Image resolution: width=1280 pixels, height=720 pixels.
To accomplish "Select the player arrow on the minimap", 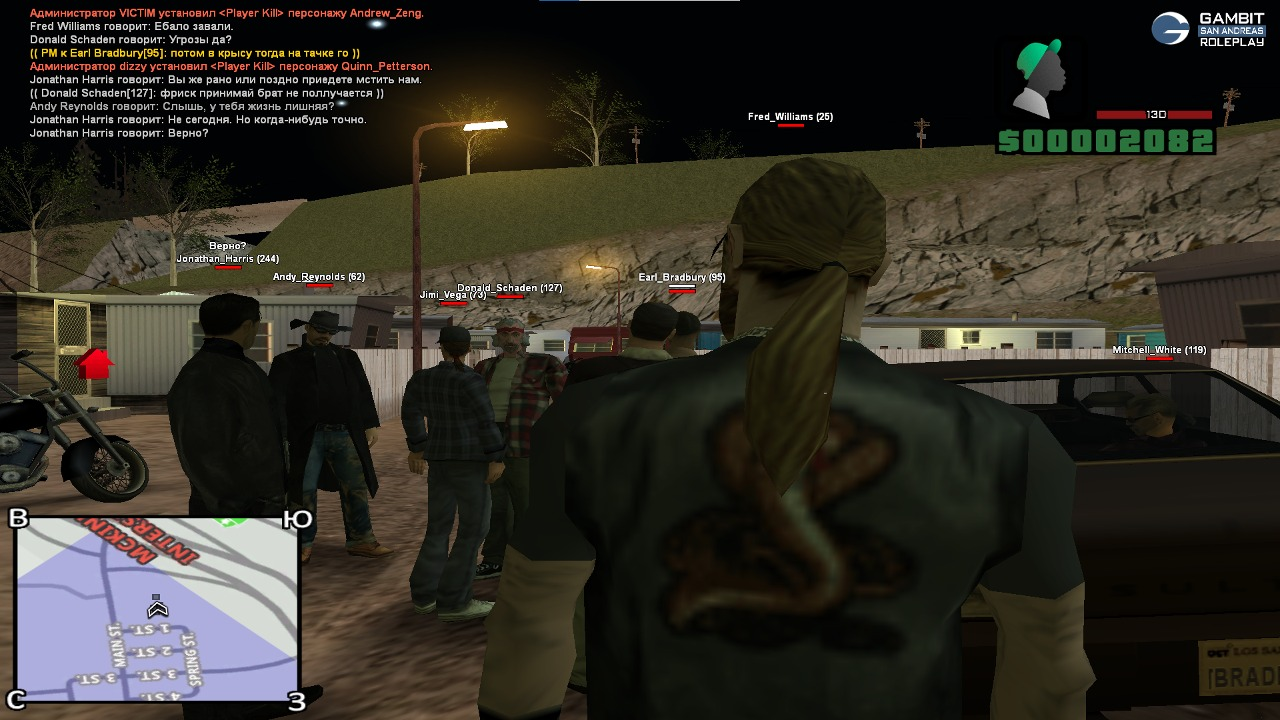I will 156,607.
